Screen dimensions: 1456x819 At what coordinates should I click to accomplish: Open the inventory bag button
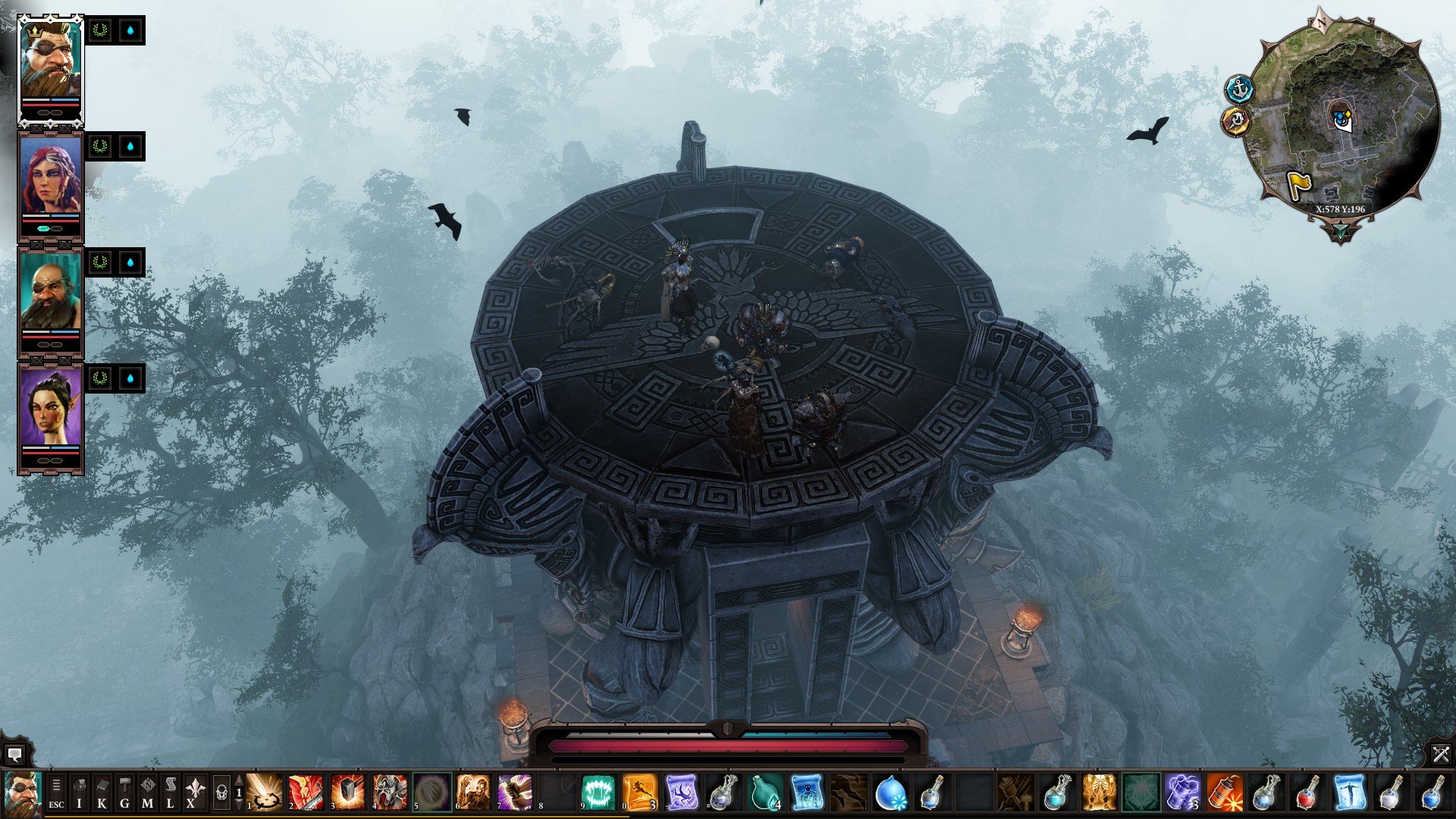tap(79, 793)
